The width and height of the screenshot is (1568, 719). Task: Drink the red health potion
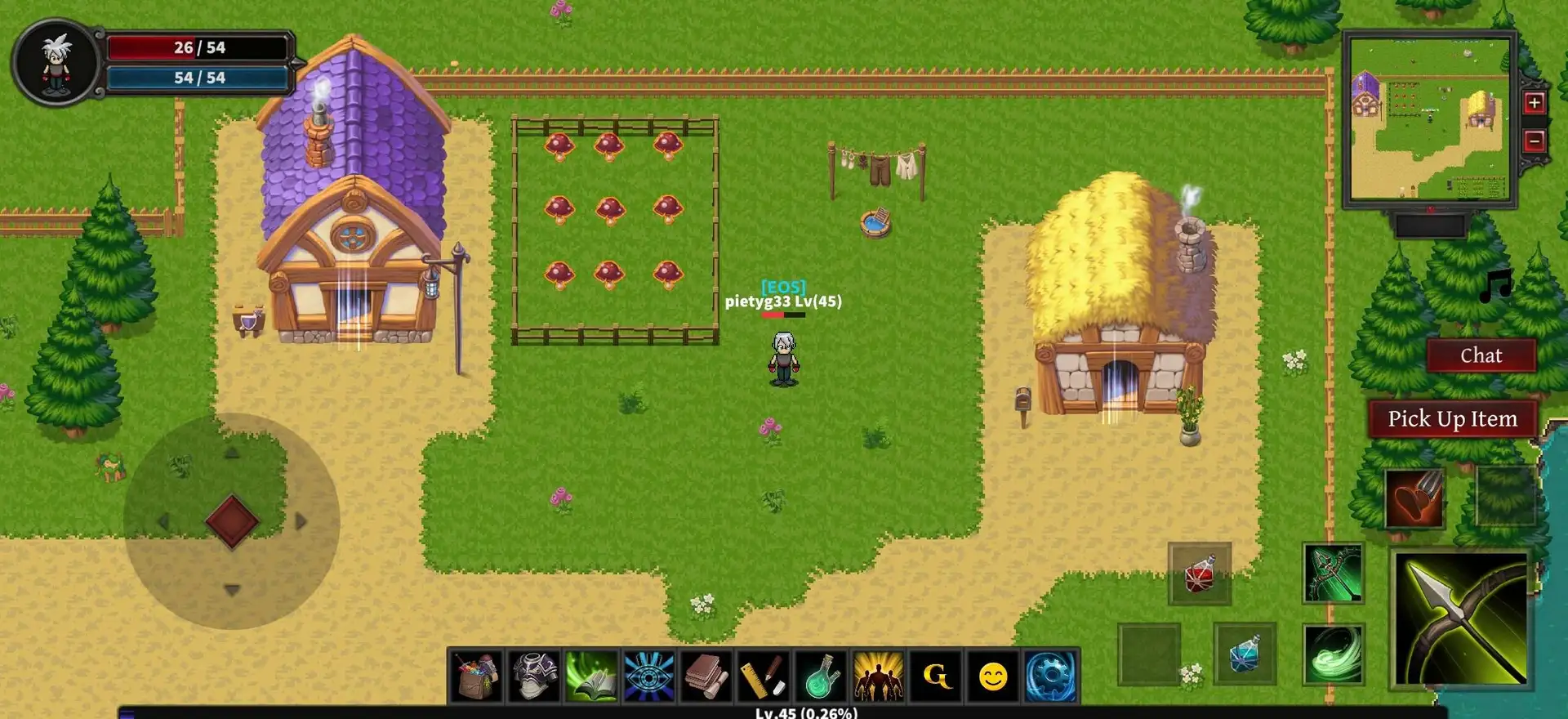(x=1199, y=574)
